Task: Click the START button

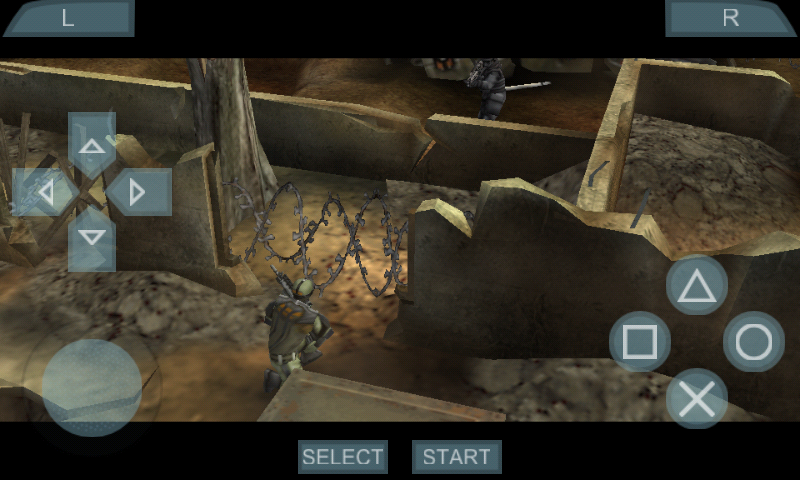Action: [x=457, y=457]
